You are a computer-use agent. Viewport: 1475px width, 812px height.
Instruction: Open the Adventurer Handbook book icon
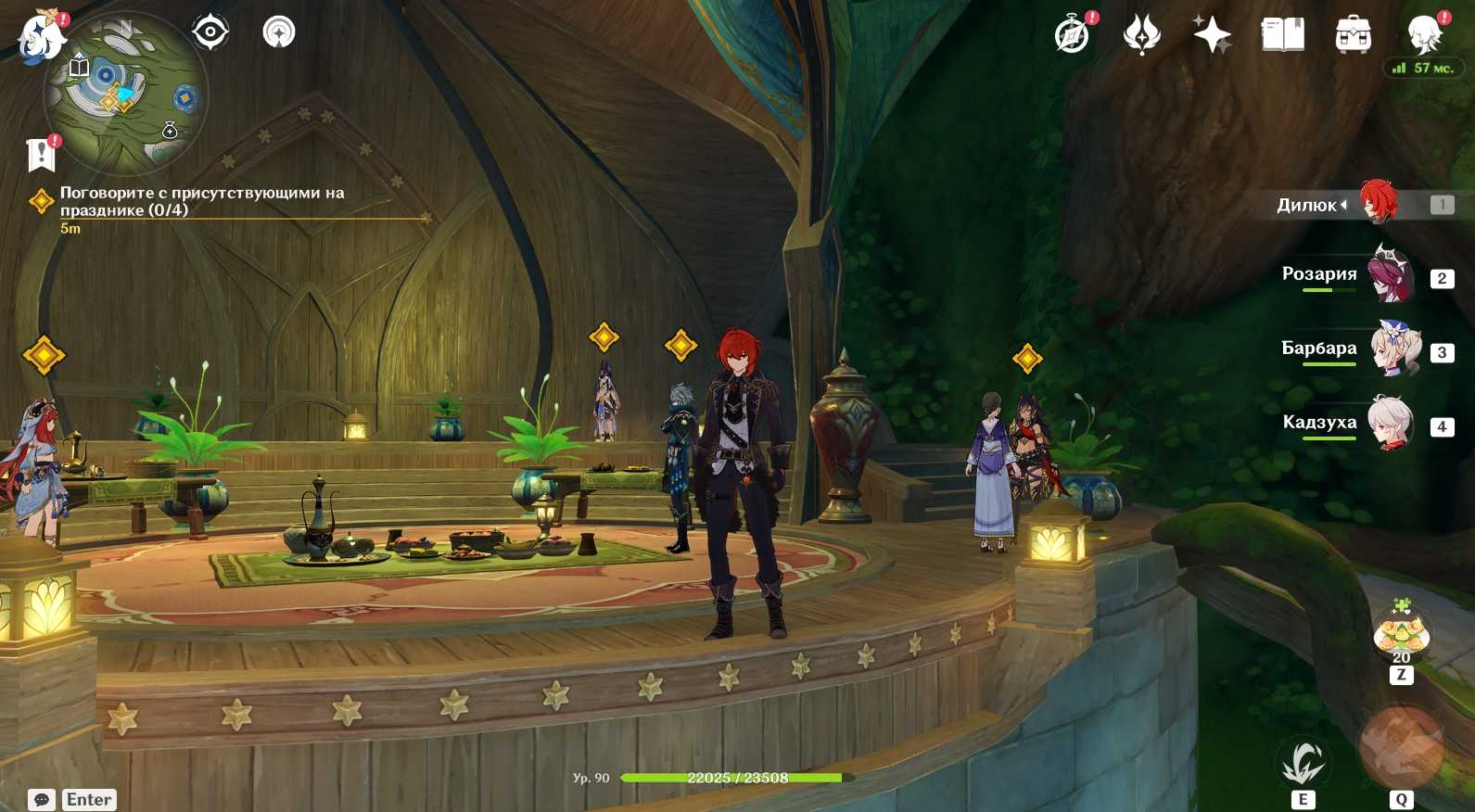(x=1283, y=35)
